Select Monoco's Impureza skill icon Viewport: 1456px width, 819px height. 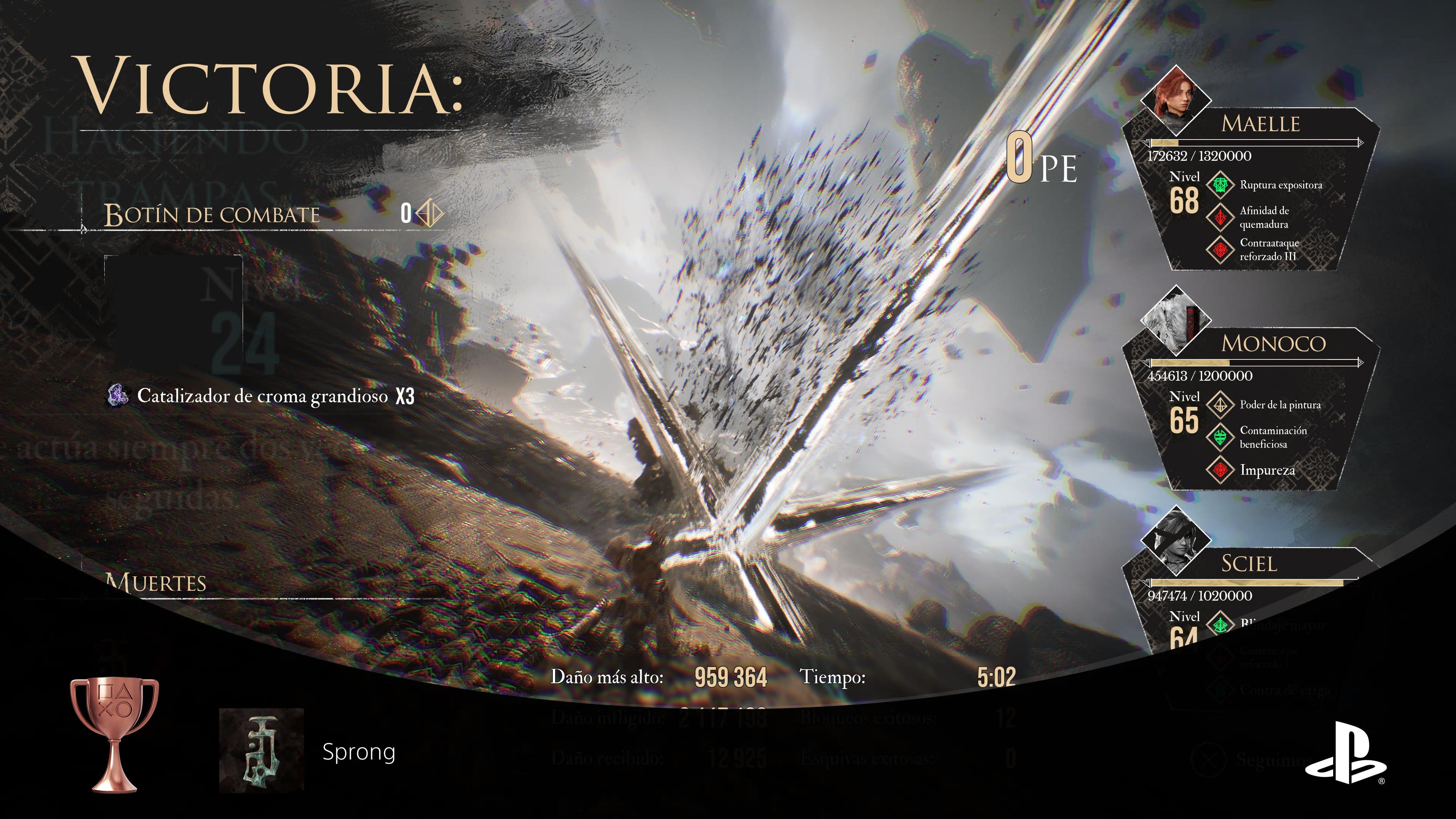(1220, 470)
